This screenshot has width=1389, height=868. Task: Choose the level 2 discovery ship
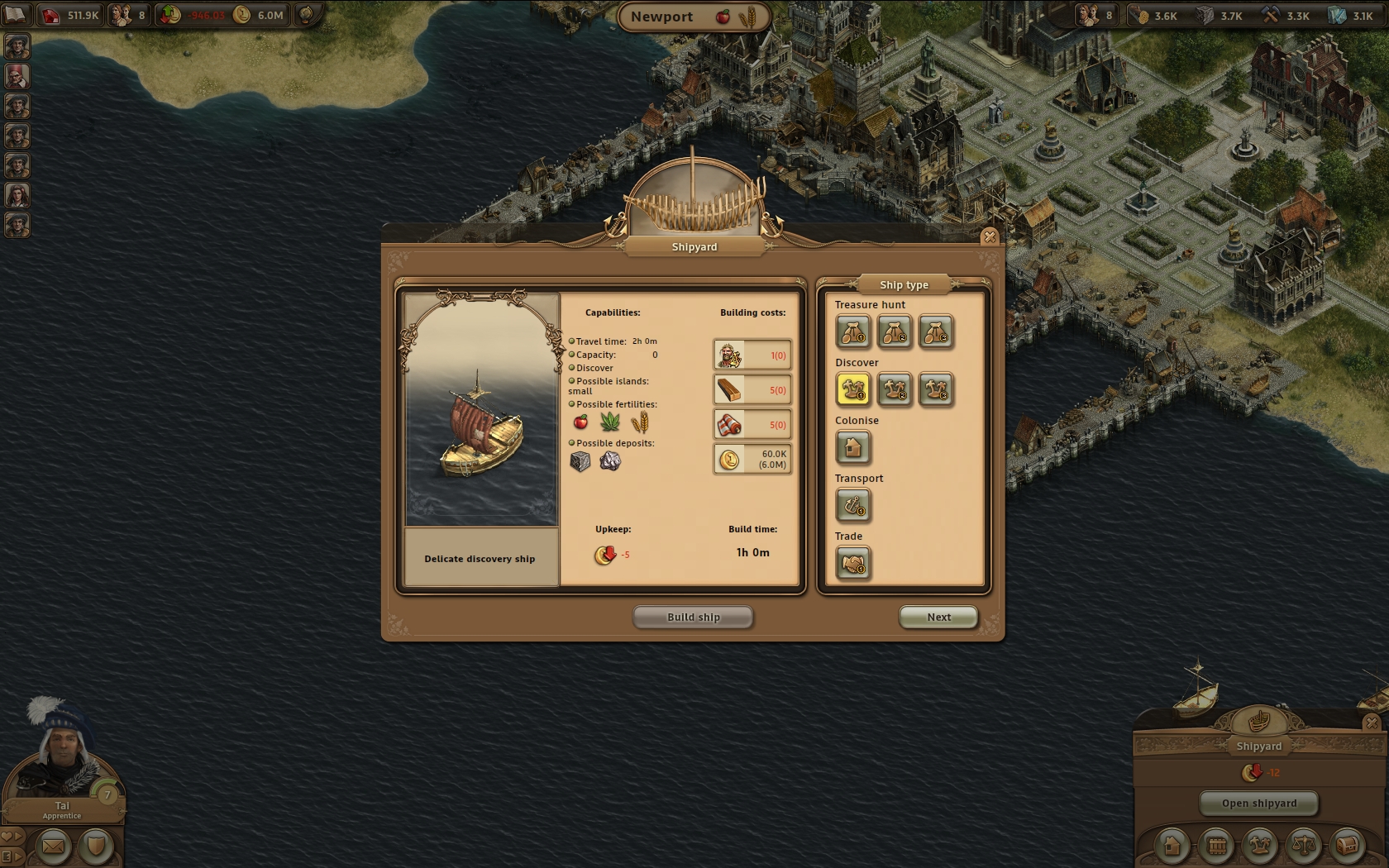(x=895, y=389)
